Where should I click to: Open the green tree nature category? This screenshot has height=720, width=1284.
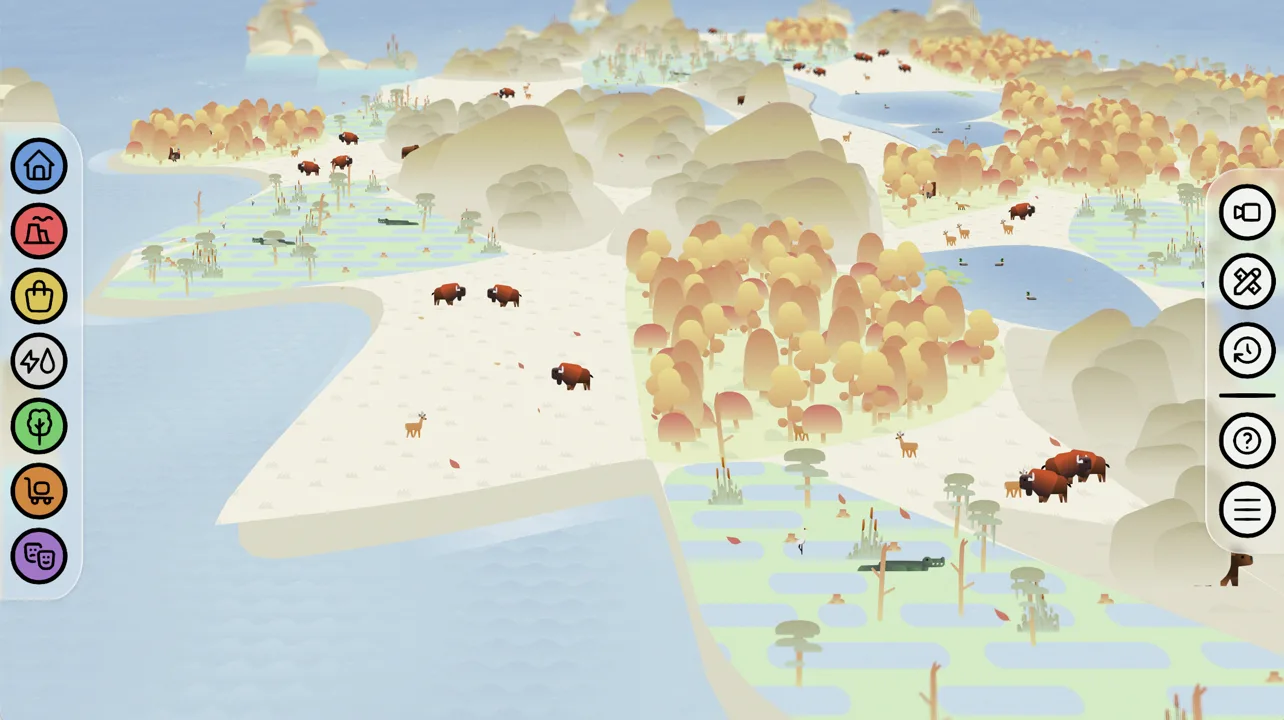click(x=38, y=426)
